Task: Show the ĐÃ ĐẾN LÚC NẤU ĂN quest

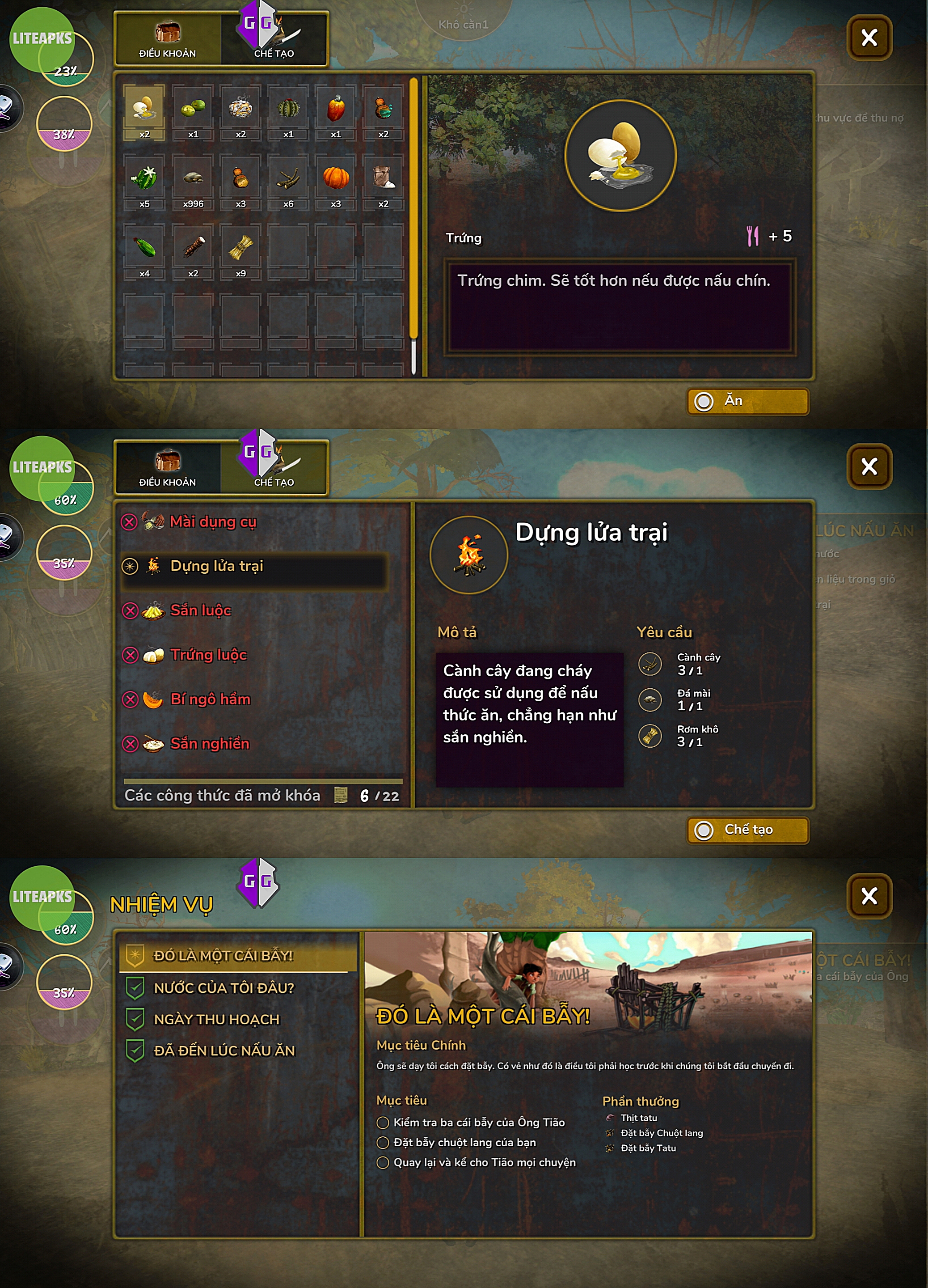Action: pyautogui.click(x=224, y=1051)
